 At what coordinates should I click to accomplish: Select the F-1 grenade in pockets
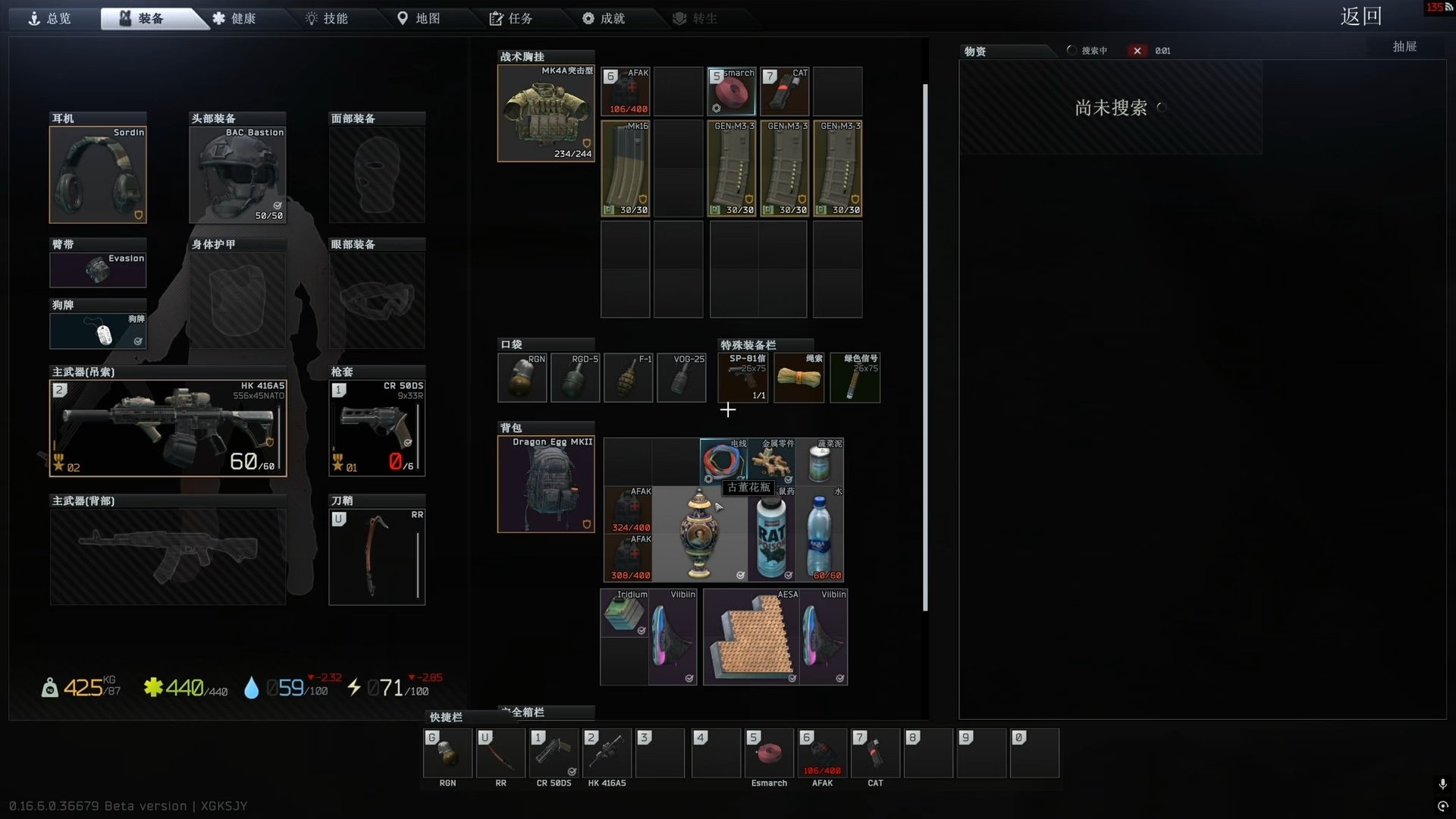tap(628, 378)
